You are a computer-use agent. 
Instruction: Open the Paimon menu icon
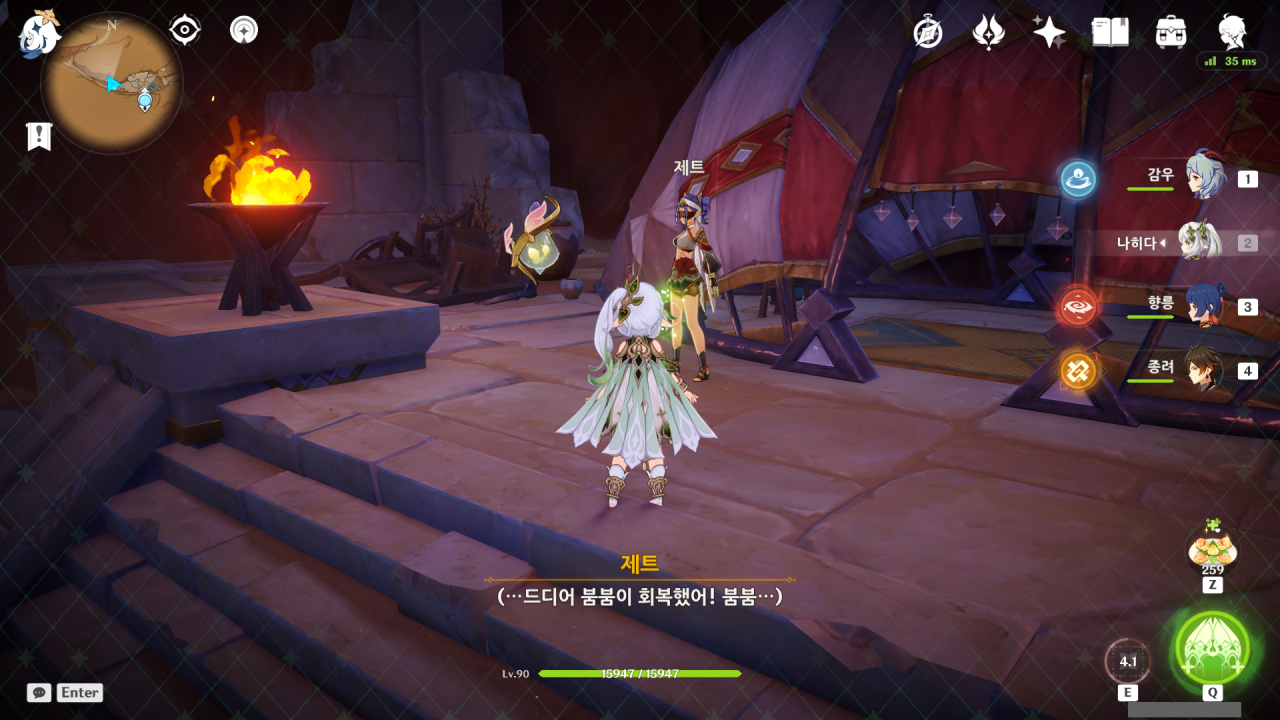pos(38,33)
